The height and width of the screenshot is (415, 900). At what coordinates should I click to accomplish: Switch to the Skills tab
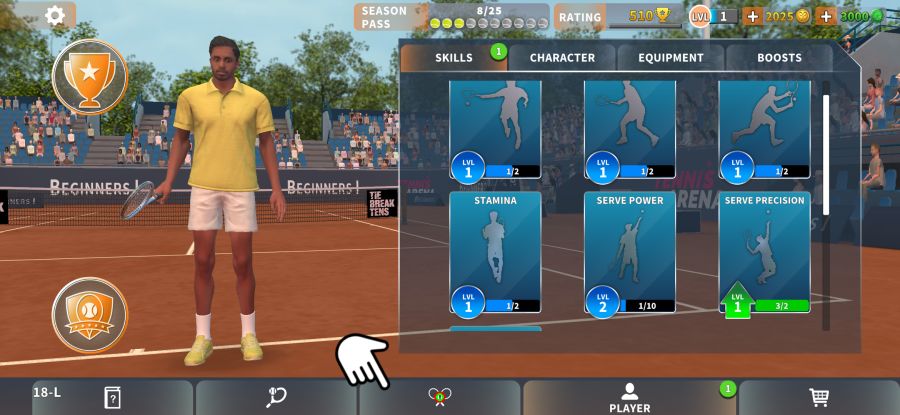pos(454,58)
